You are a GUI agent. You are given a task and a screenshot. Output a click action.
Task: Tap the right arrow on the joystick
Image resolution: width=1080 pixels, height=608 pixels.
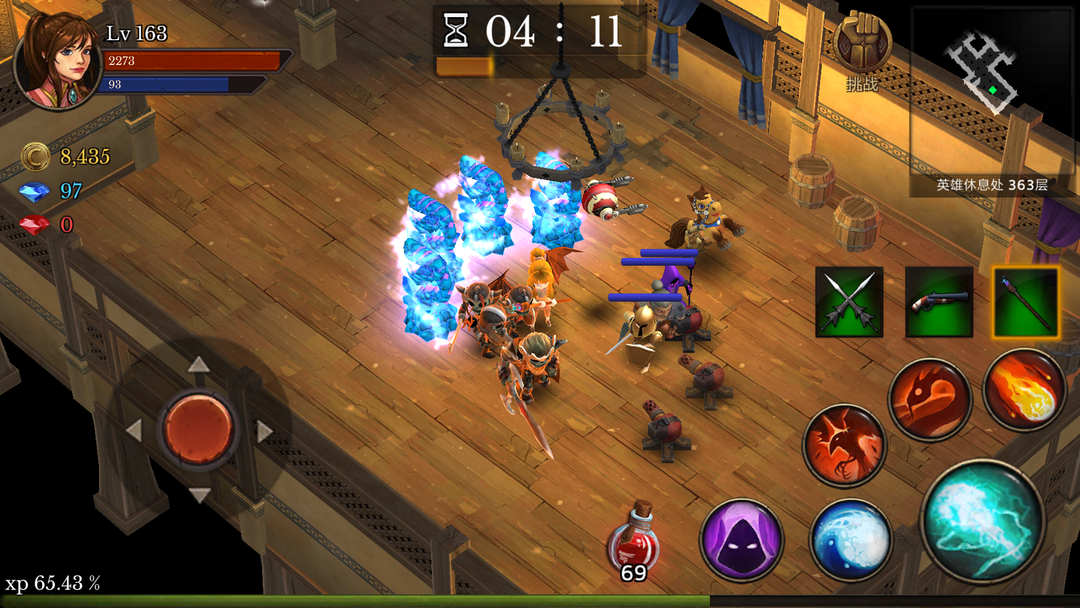[265, 431]
